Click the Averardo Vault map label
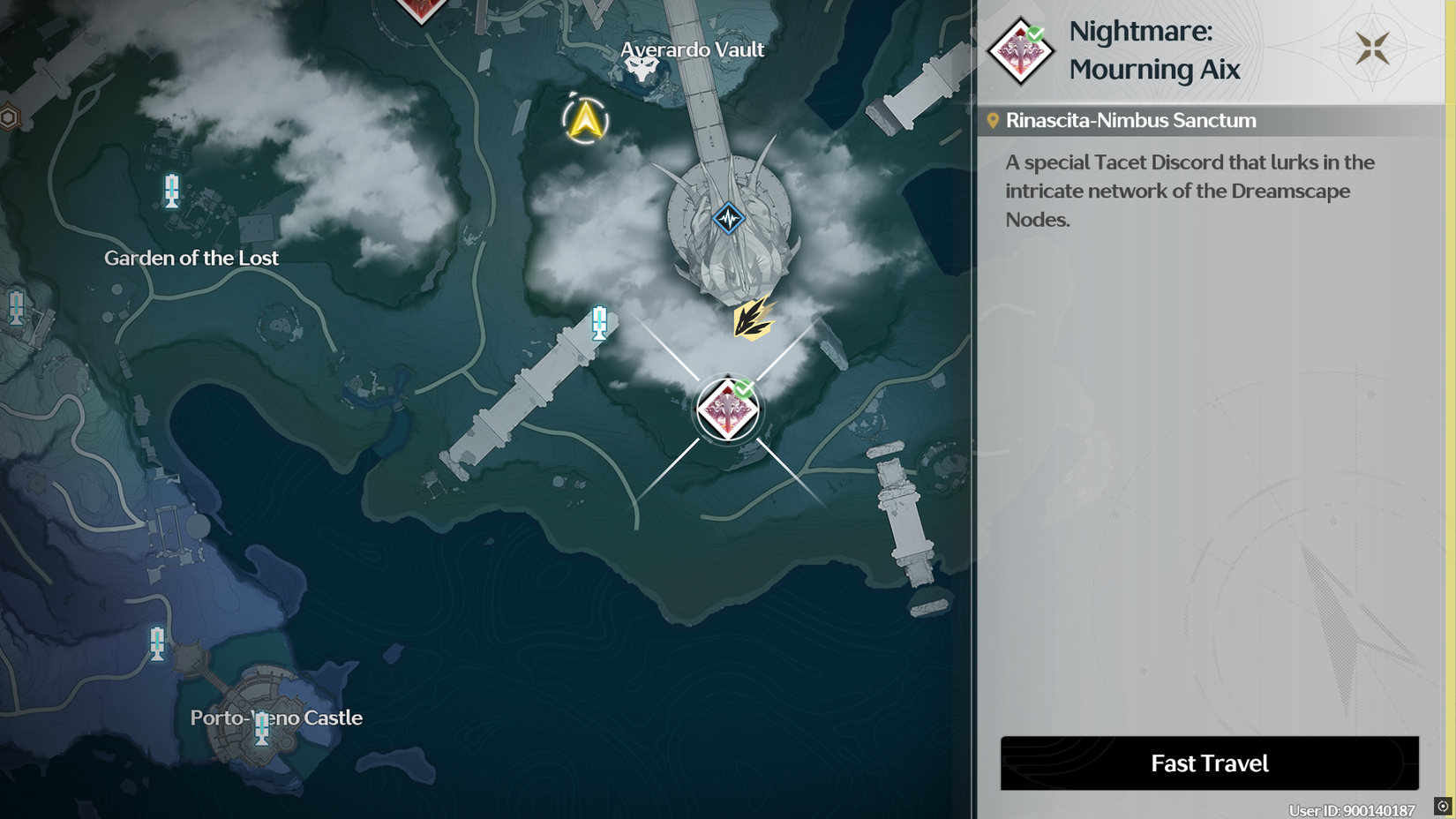This screenshot has width=1456, height=819. pos(693,49)
